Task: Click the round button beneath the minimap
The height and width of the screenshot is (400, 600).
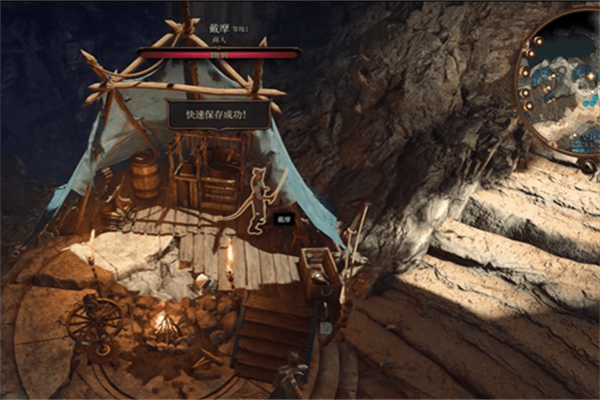Action: pos(587,166)
